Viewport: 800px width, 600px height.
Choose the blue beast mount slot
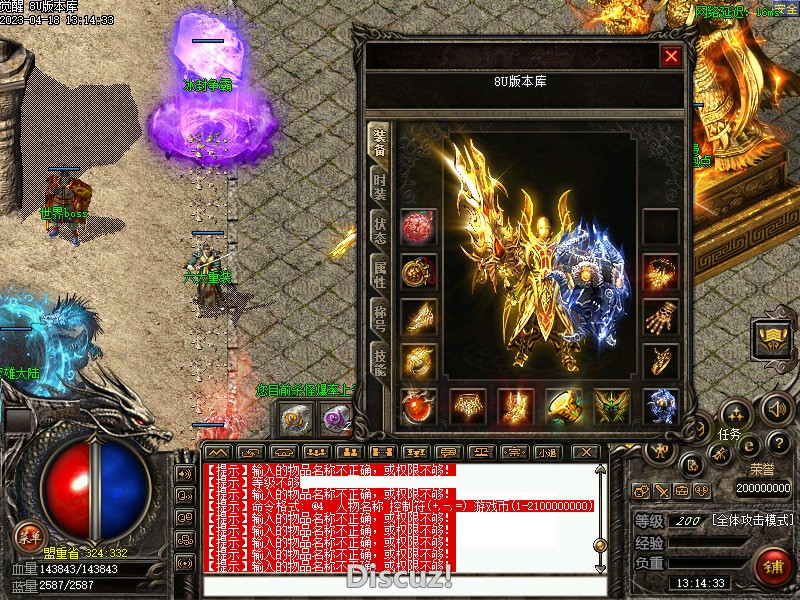click(x=661, y=406)
